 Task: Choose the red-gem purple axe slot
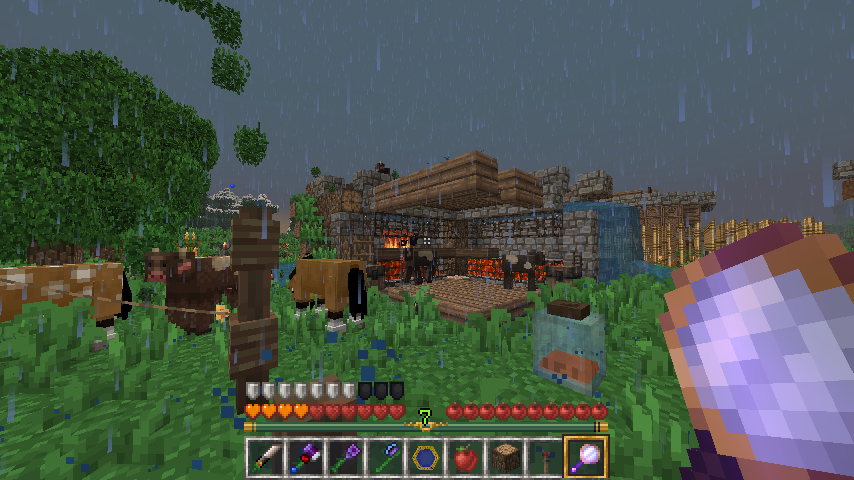pos(306,457)
